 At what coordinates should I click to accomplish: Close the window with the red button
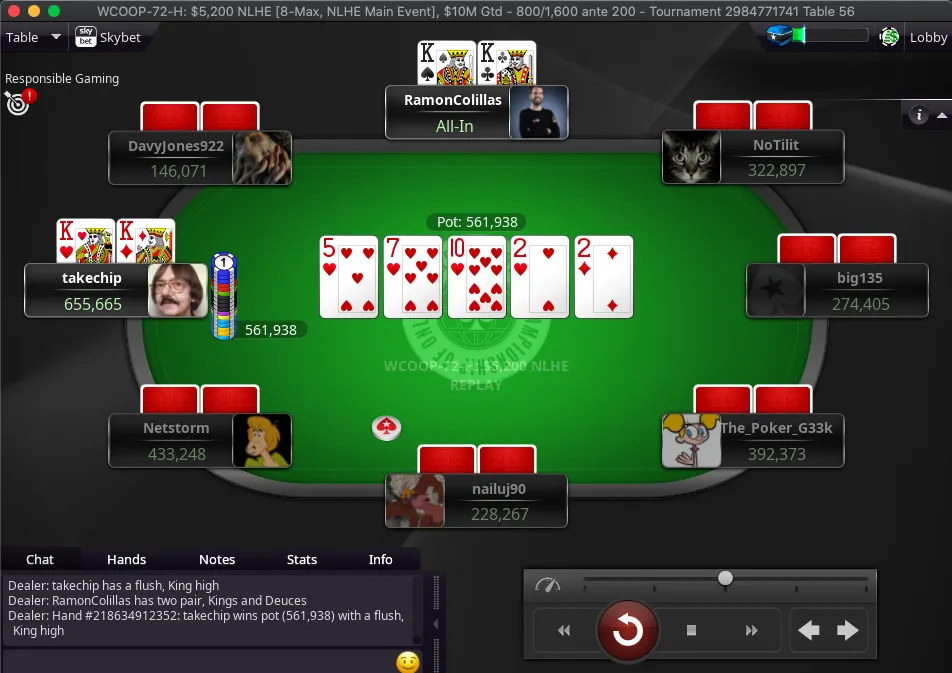coord(12,11)
